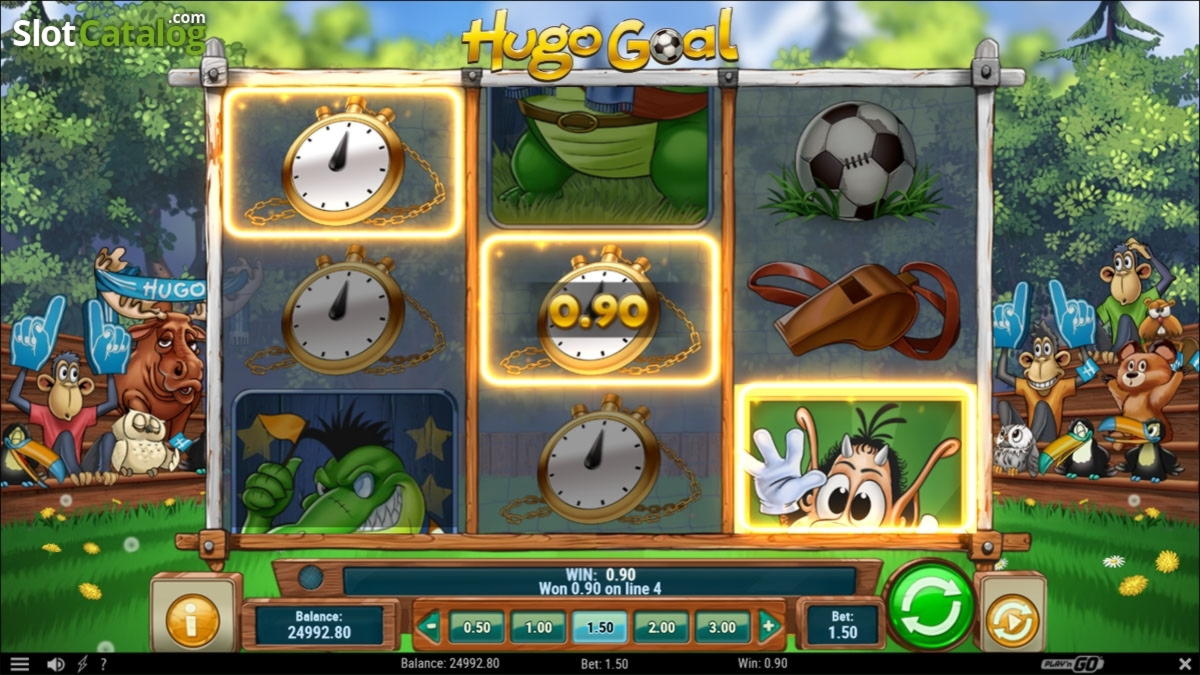Close the game with the X button
This screenshot has width=1200, height=675.
(1184, 664)
